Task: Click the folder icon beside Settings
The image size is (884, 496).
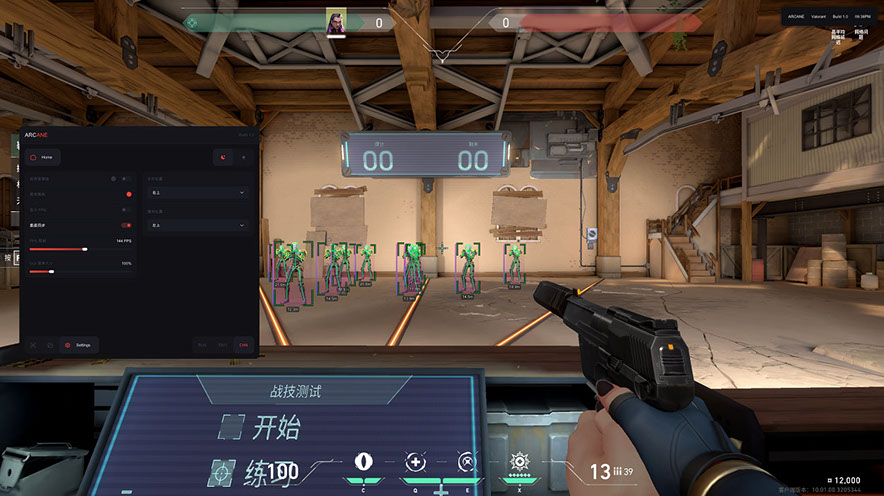Action: tap(49, 345)
